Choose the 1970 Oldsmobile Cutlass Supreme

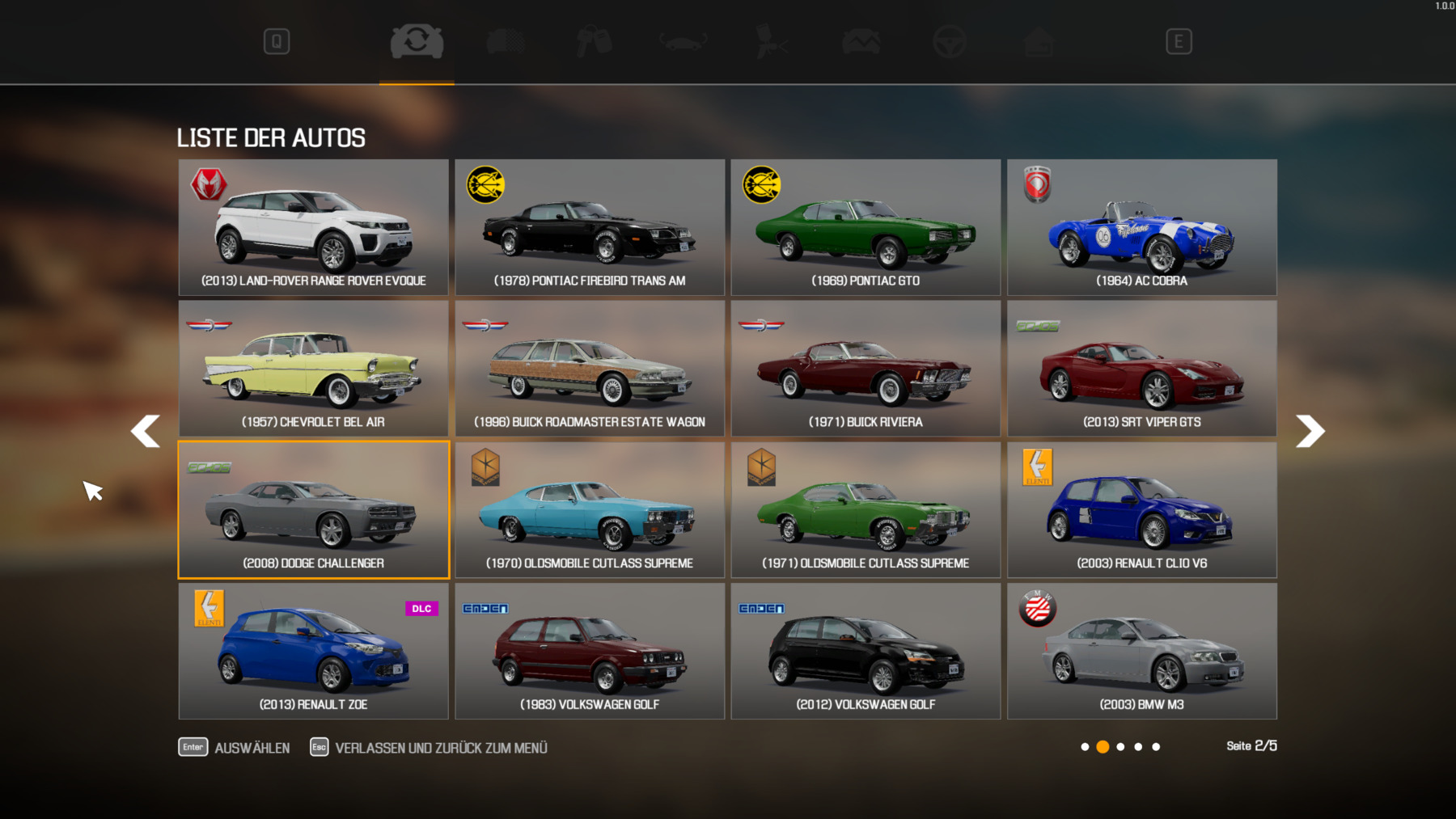pos(590,510)
